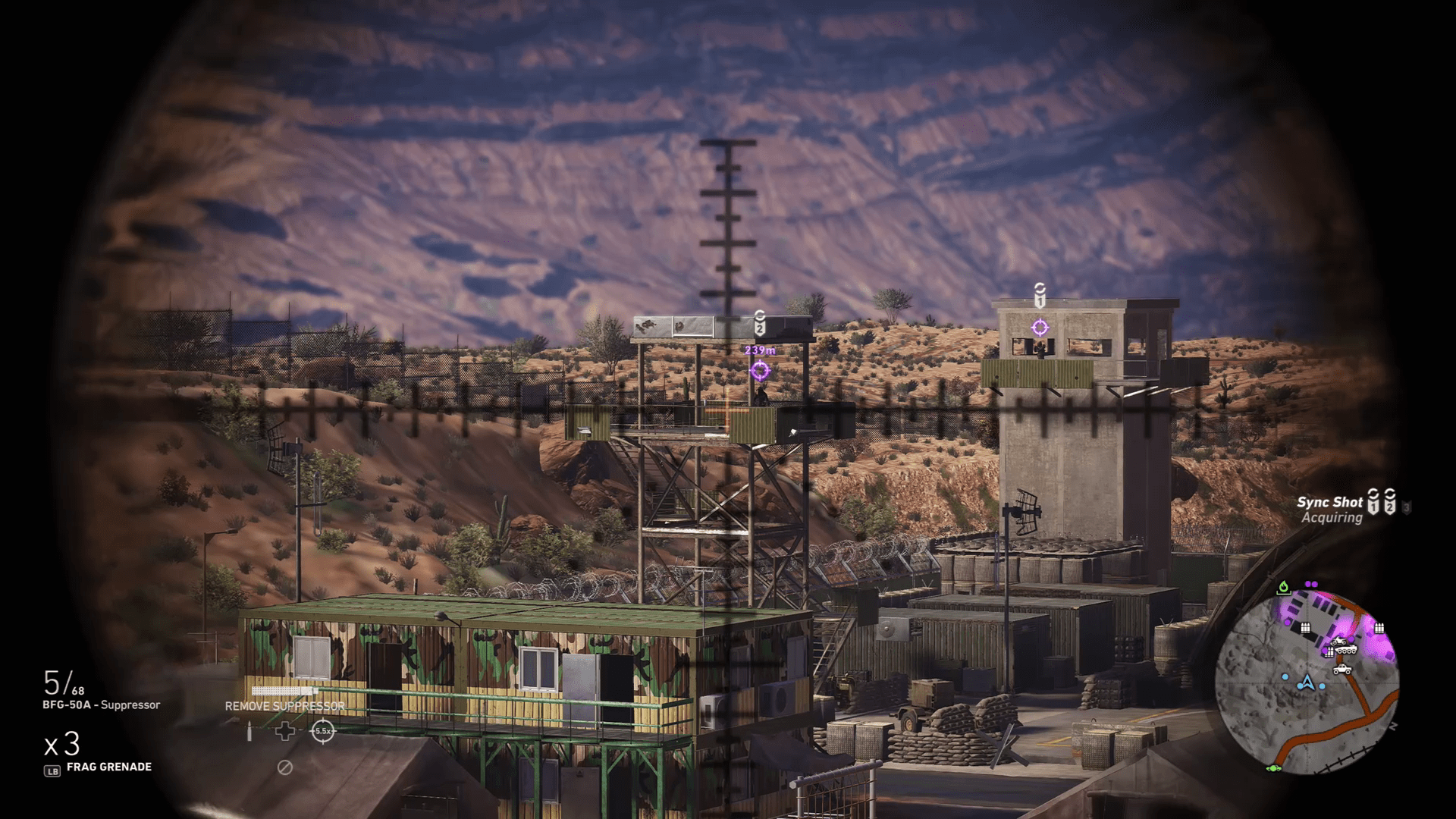
Task: Click the supply crate icon on the minimap's right
Action: point(1379,628)
